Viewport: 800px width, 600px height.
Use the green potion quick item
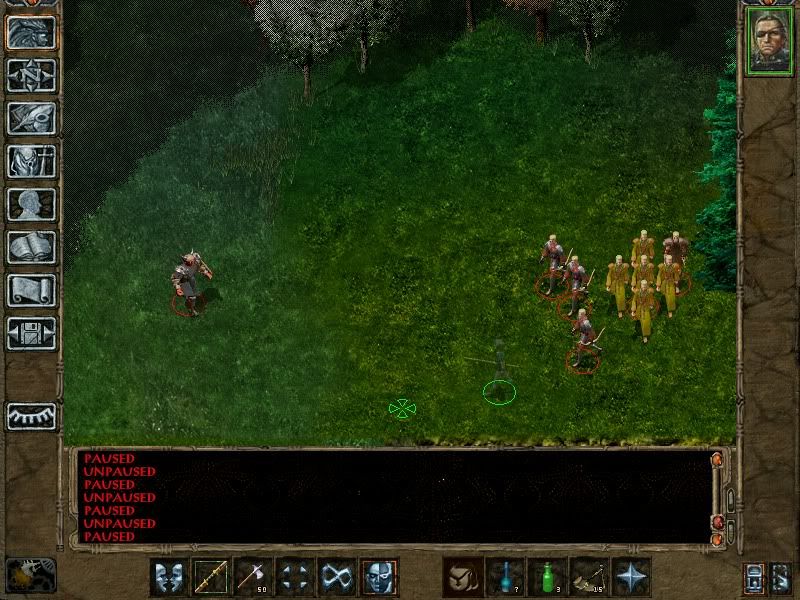click(x=547, y=577)
